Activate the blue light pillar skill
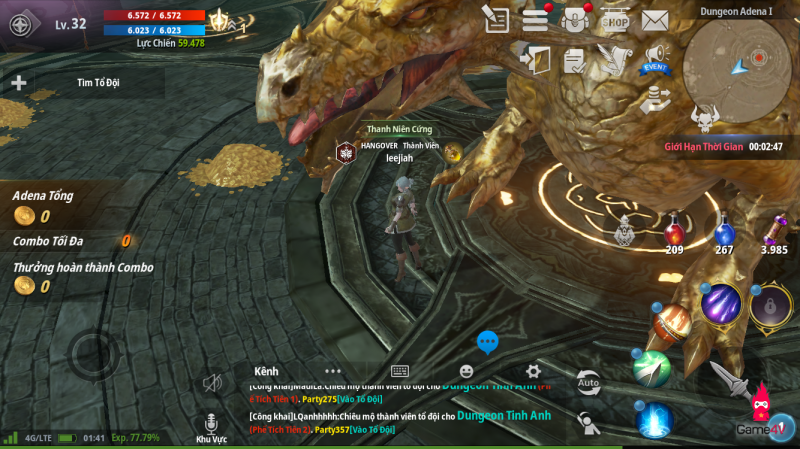This screenshot has height=449, width=800. [x=655, y=419]
